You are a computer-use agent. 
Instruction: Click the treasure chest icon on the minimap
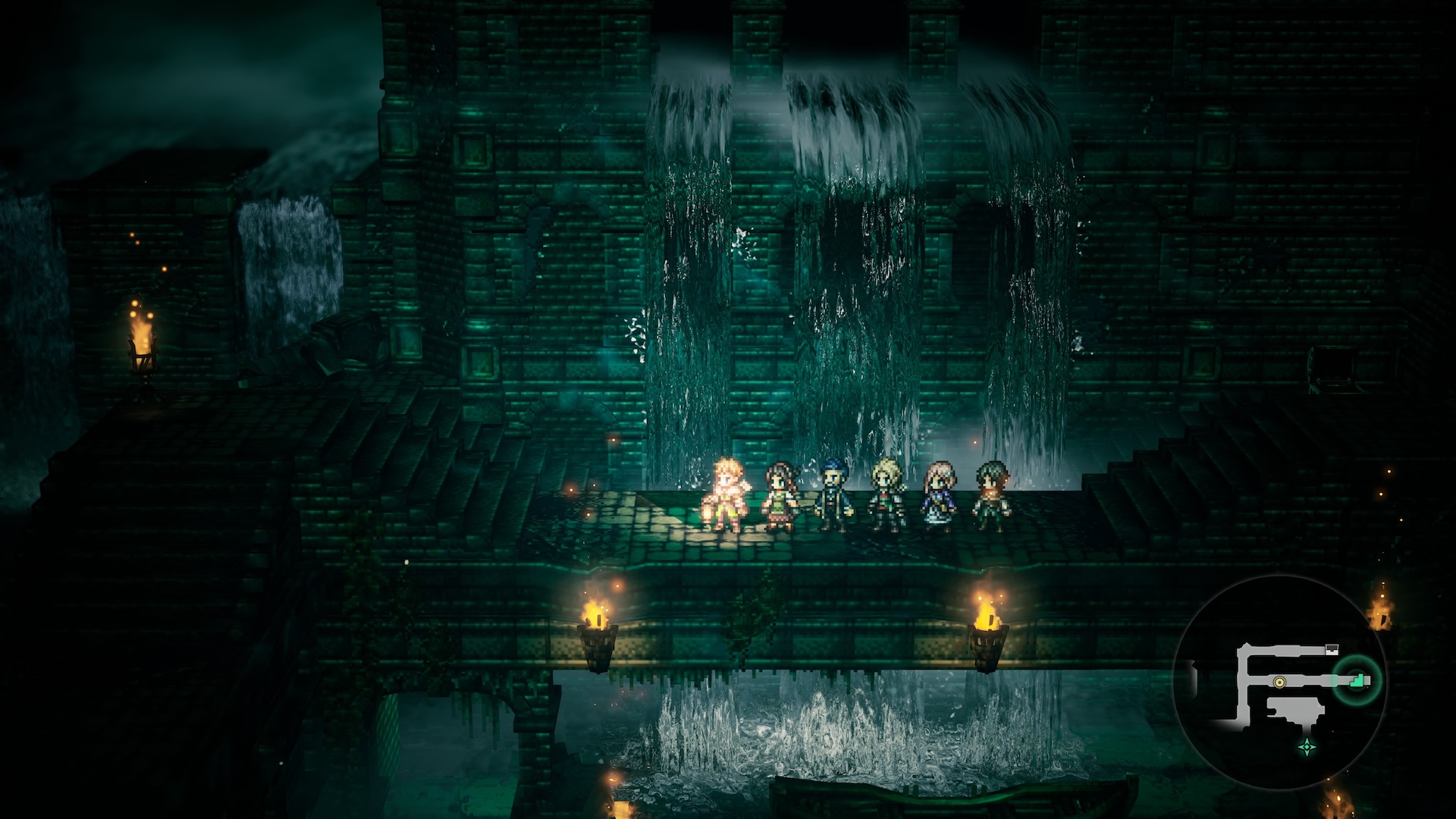tap(1332, 648)
